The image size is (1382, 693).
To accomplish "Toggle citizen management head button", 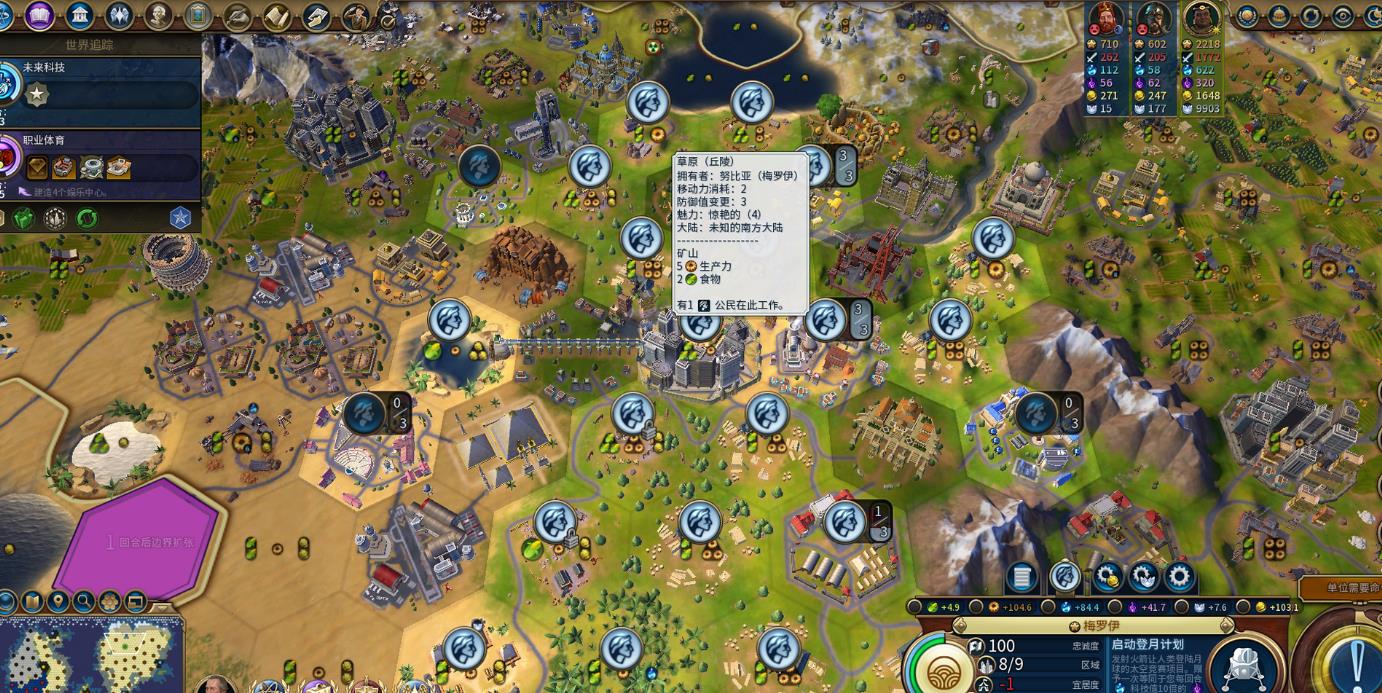I will (1064, 577).
